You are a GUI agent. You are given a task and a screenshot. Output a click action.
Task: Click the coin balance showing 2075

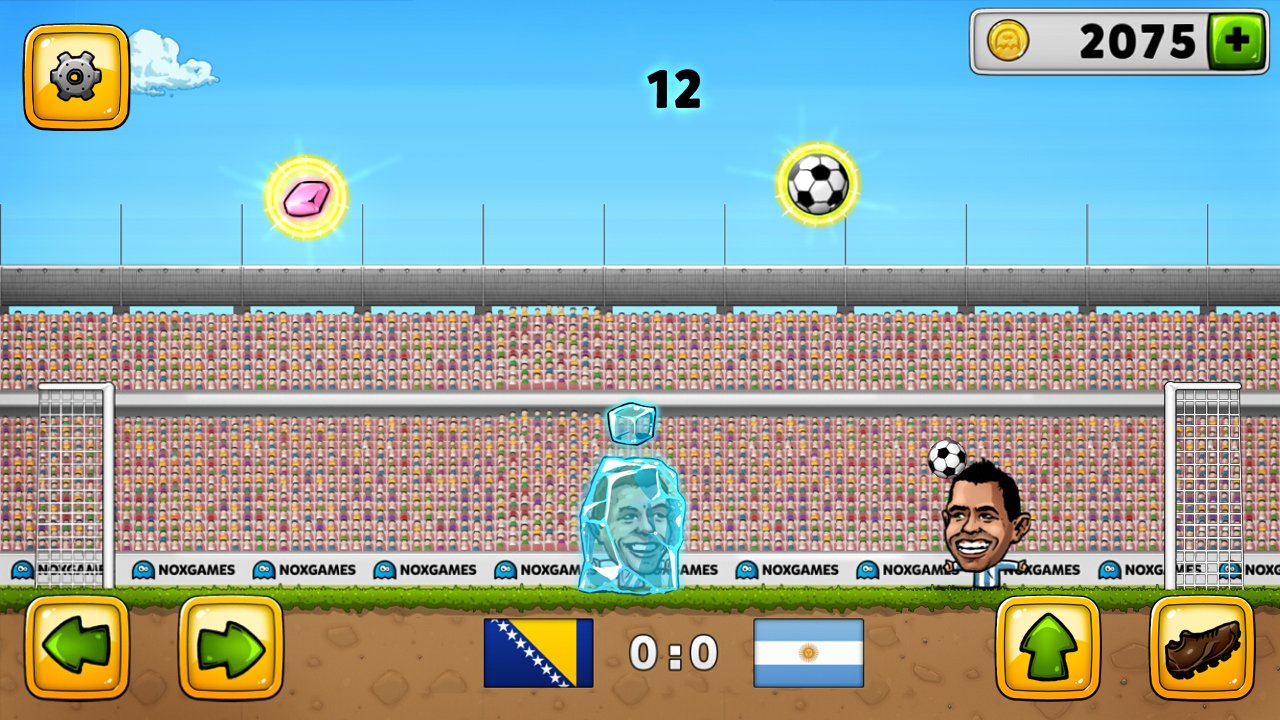(x=1135, y=42)
